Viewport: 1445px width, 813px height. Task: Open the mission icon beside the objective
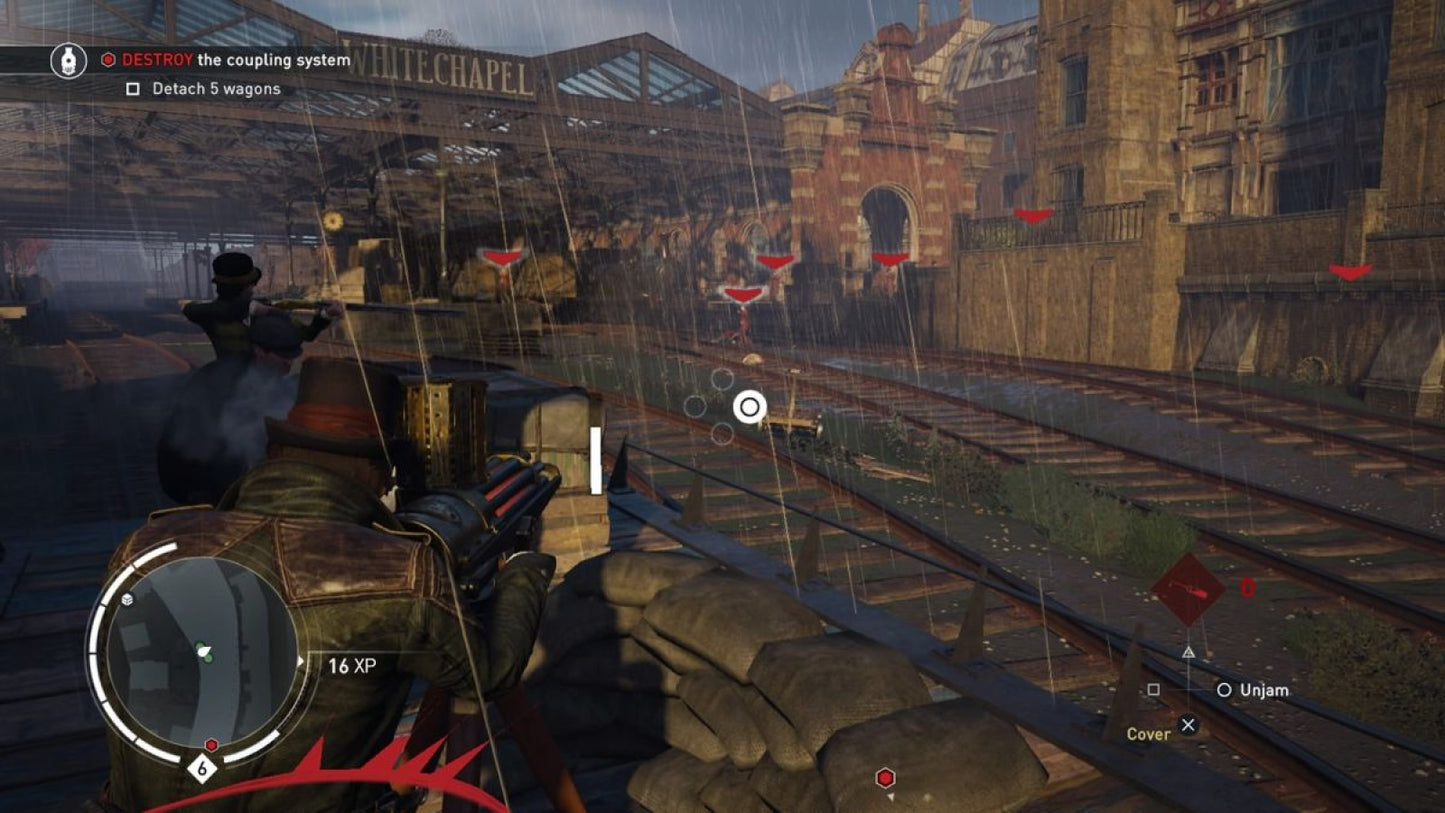68,60
